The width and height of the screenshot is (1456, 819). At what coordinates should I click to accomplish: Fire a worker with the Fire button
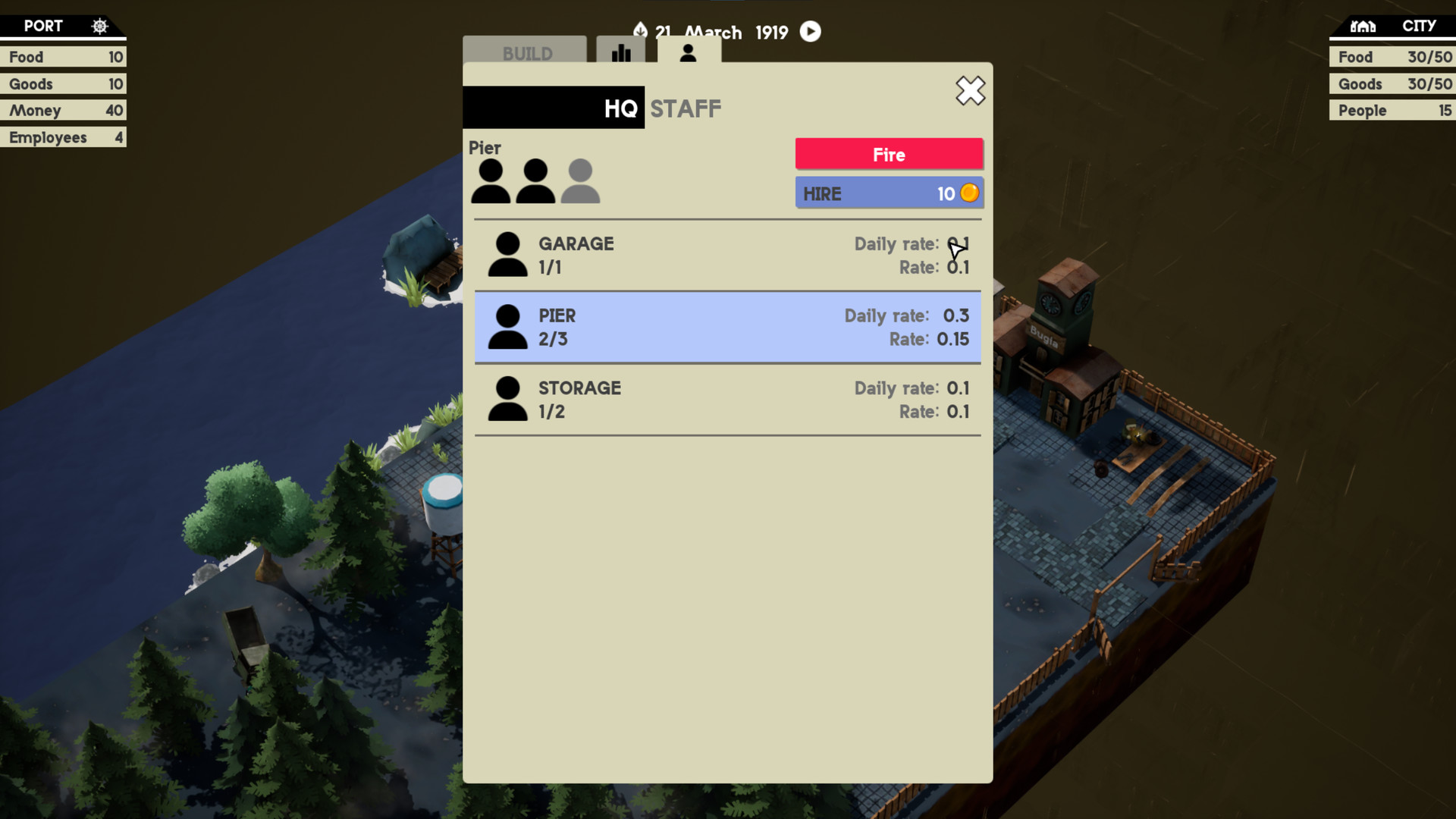(x=888, y=154)
